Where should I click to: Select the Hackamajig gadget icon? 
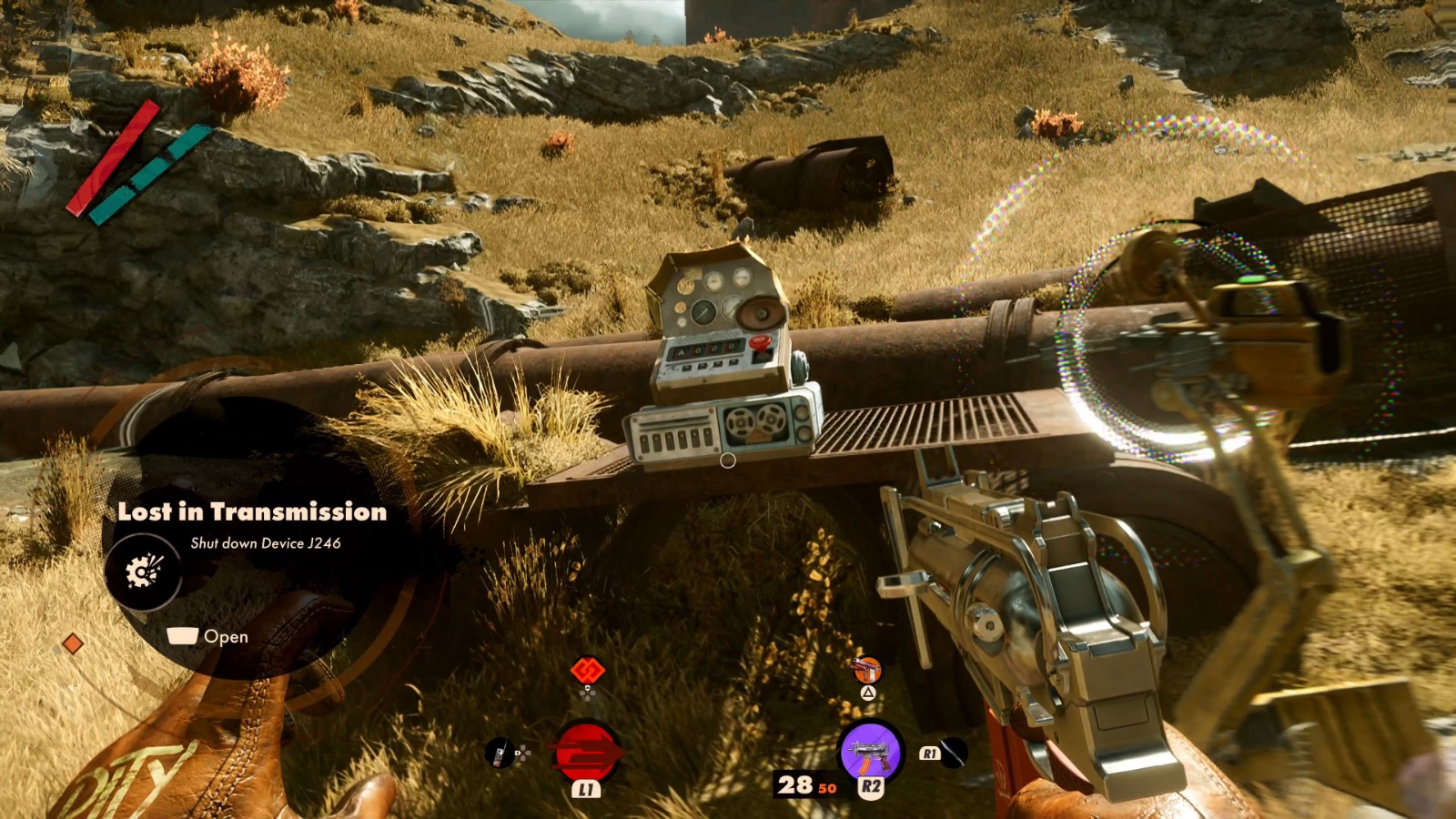pyautogui.click(x=500, y=753)
